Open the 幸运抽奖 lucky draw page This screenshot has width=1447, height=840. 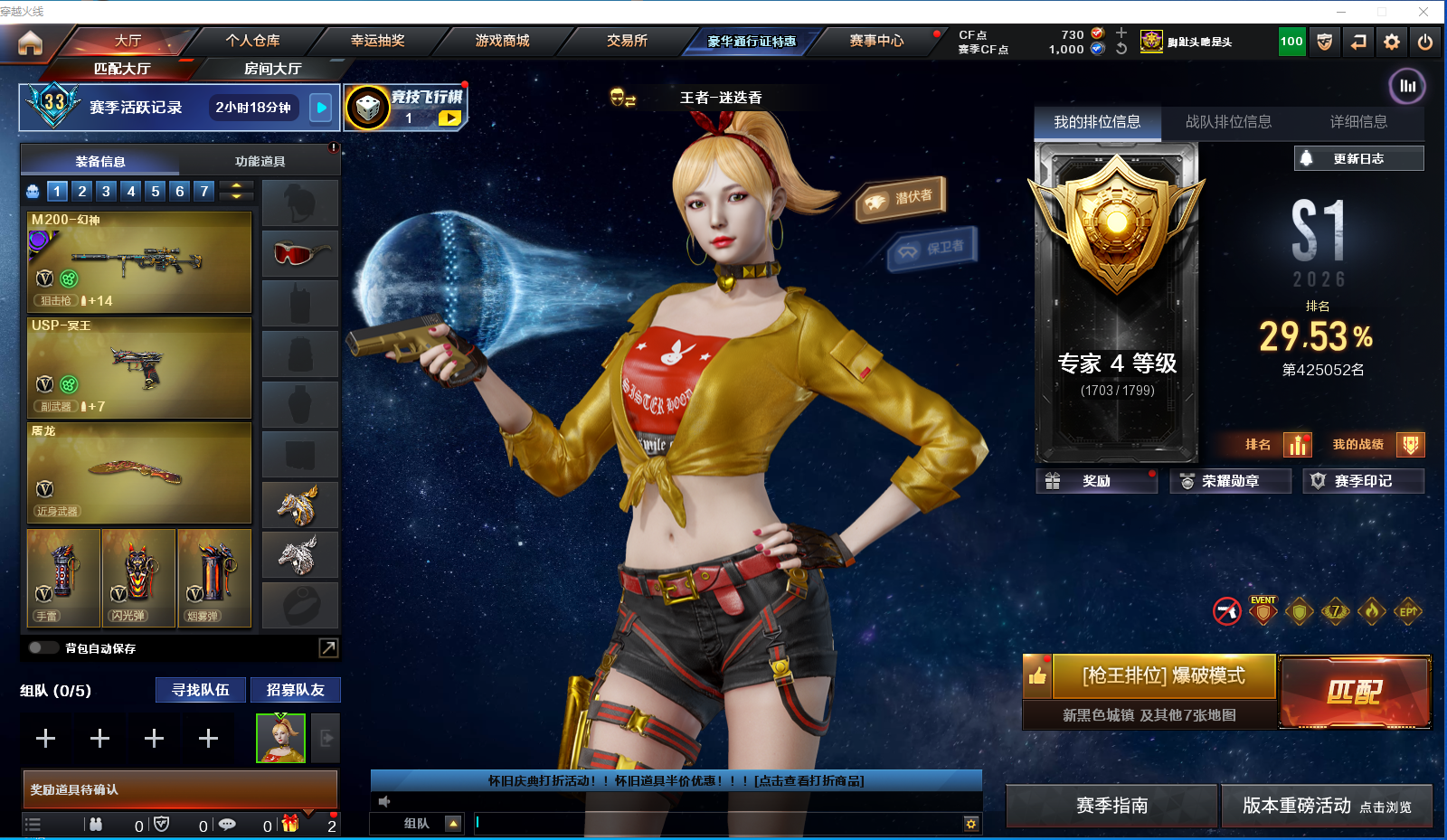[377, 41]
